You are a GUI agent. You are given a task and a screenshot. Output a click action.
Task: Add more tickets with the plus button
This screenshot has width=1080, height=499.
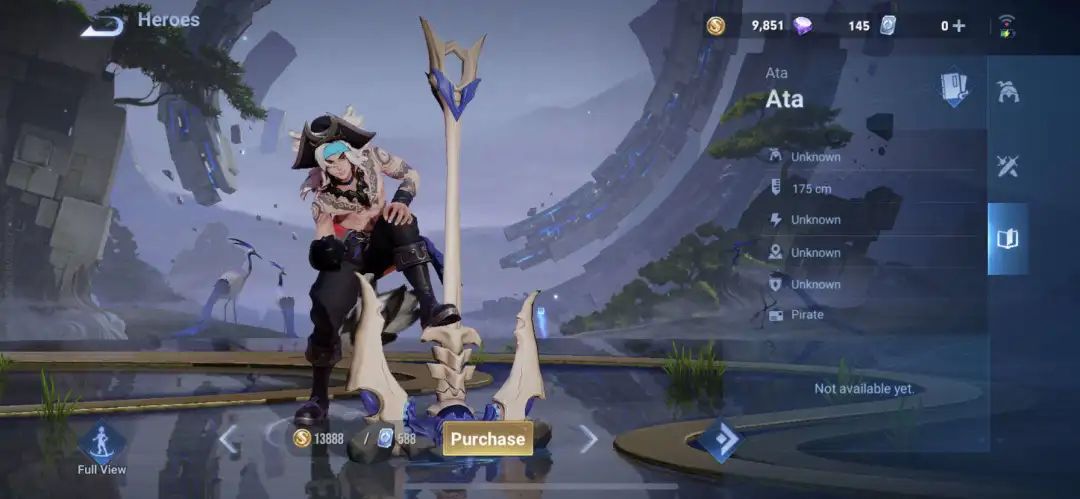[x=959, y=26]
